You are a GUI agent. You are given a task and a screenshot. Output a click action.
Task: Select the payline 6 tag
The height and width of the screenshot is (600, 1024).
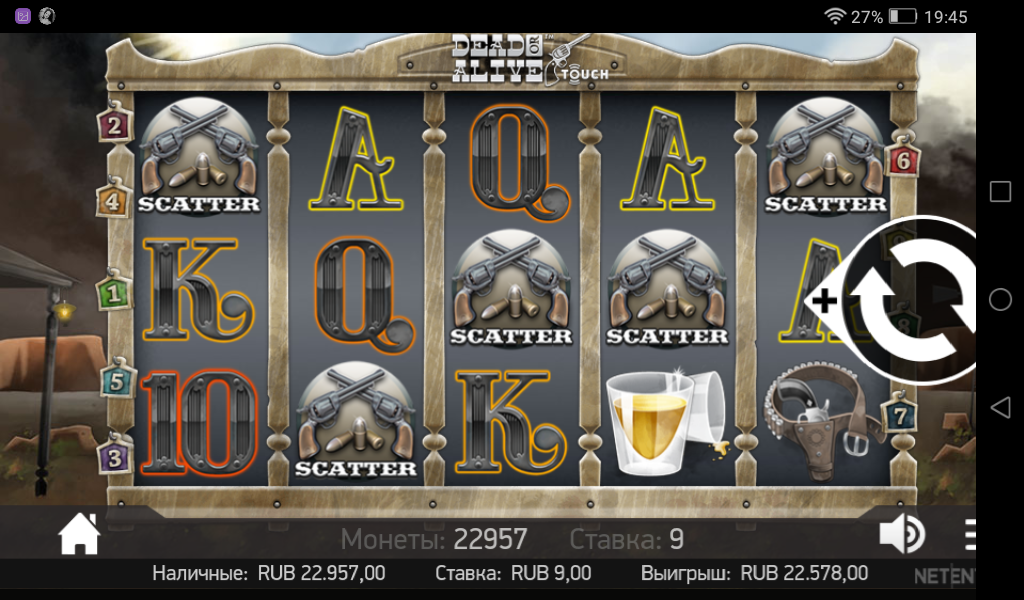pos(902,160)
